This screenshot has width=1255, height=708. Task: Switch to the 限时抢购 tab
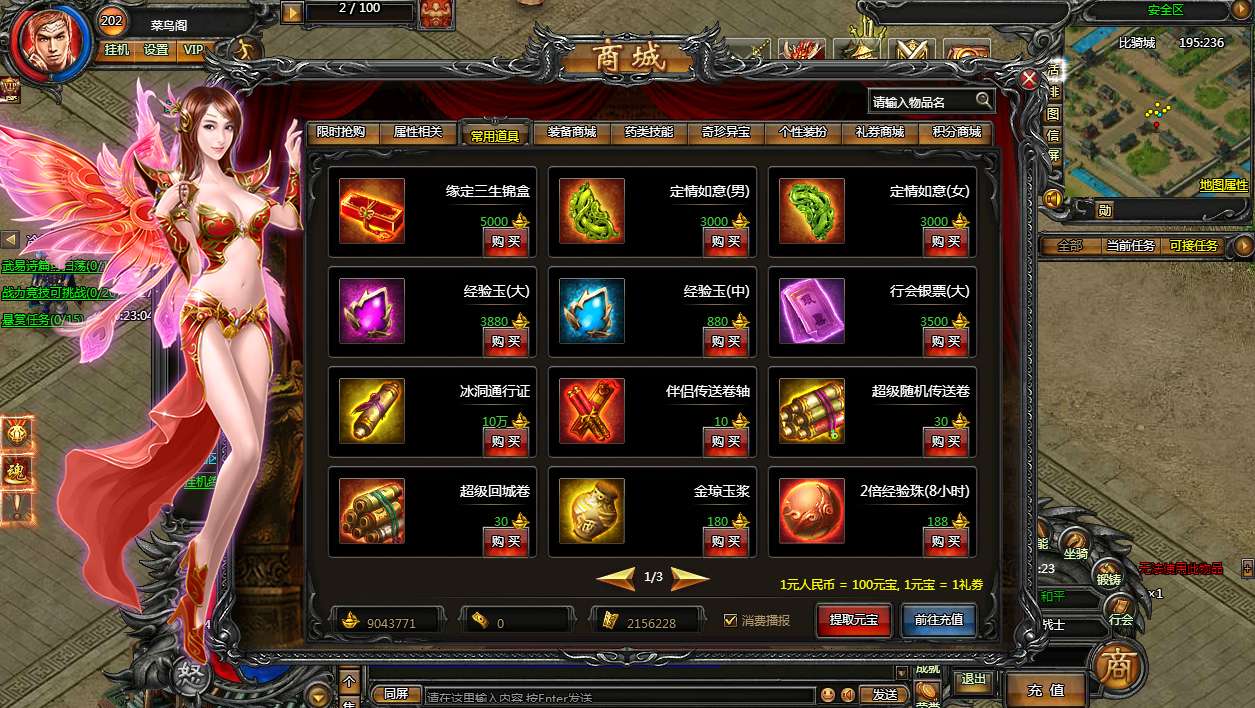[341, 132]
